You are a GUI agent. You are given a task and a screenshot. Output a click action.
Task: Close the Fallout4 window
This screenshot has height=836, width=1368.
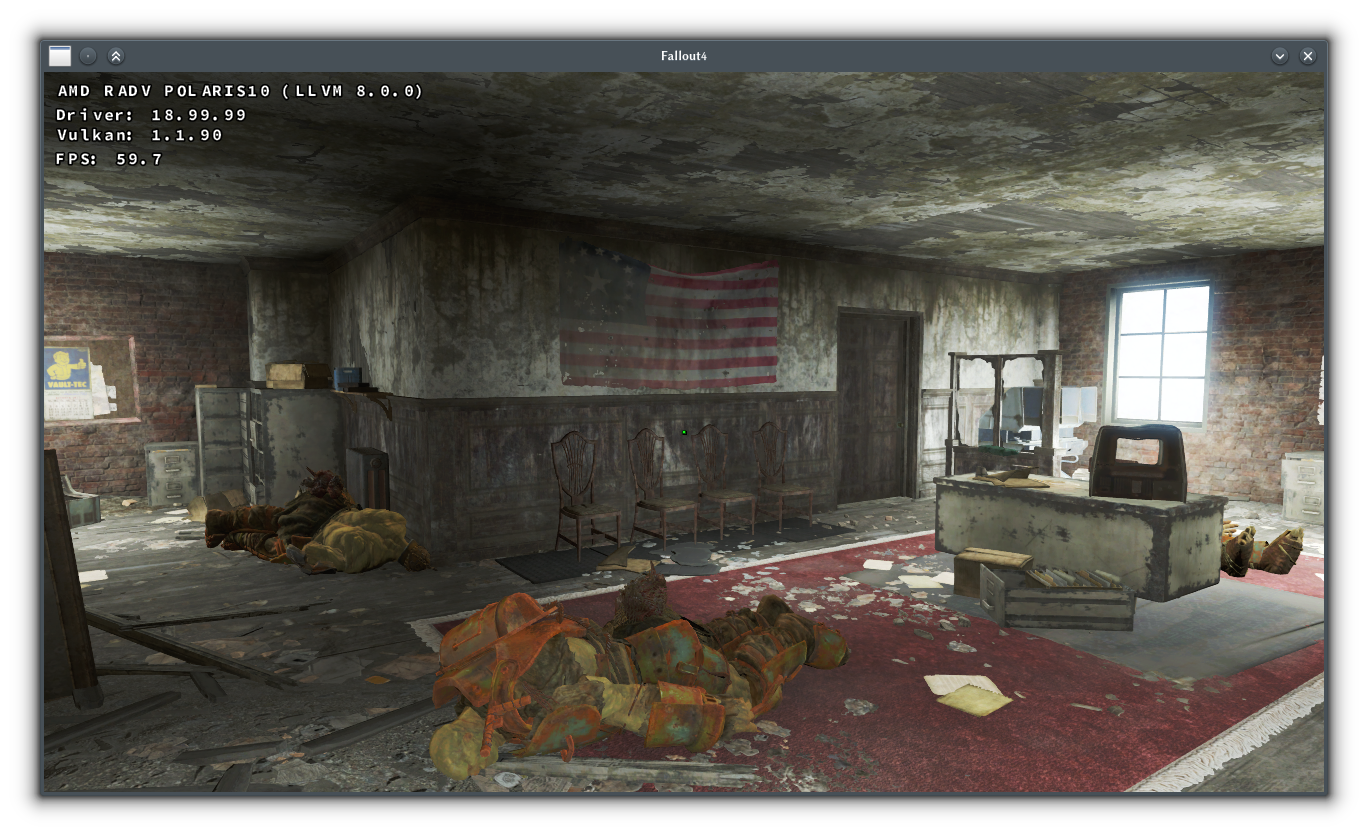click(1308, 56)
